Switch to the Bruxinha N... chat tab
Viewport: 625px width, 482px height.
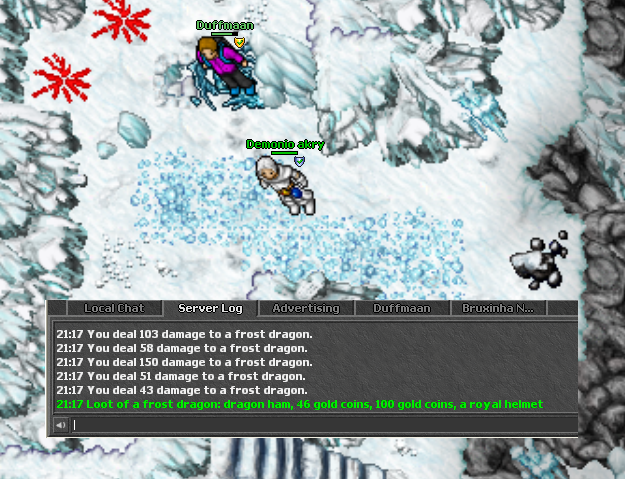pos(497,308)
